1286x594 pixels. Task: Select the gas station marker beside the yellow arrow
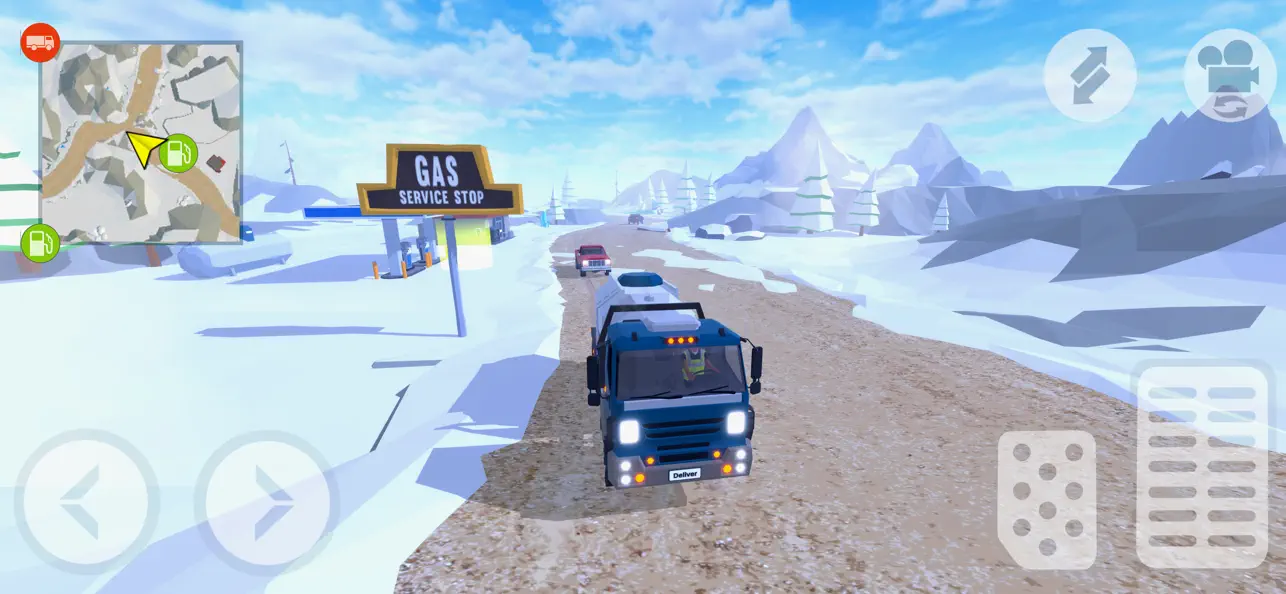[x=178, y=153]
